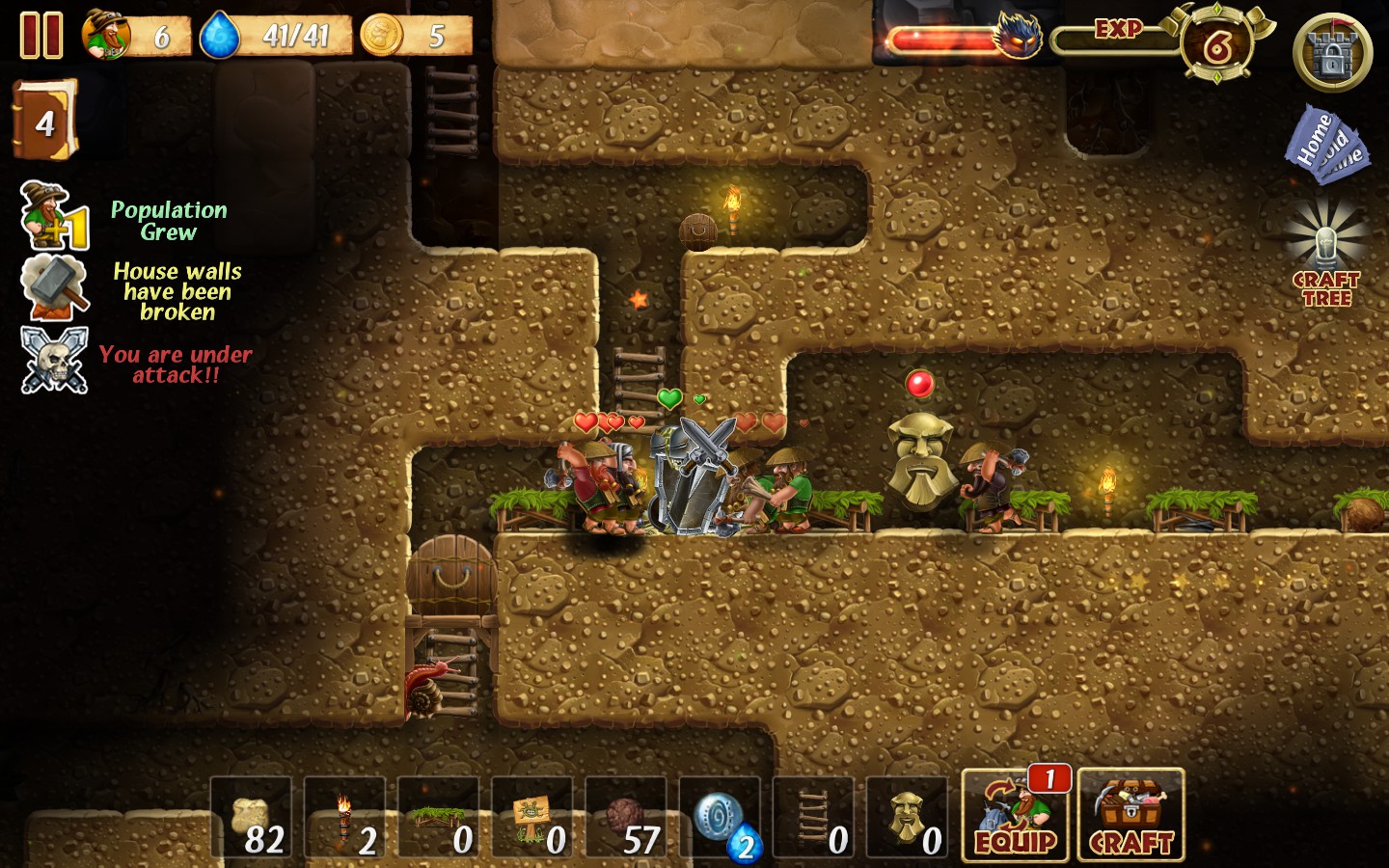Click the locked castle button
Screen dimensions: 1389x868
[x=1332, y=53]
